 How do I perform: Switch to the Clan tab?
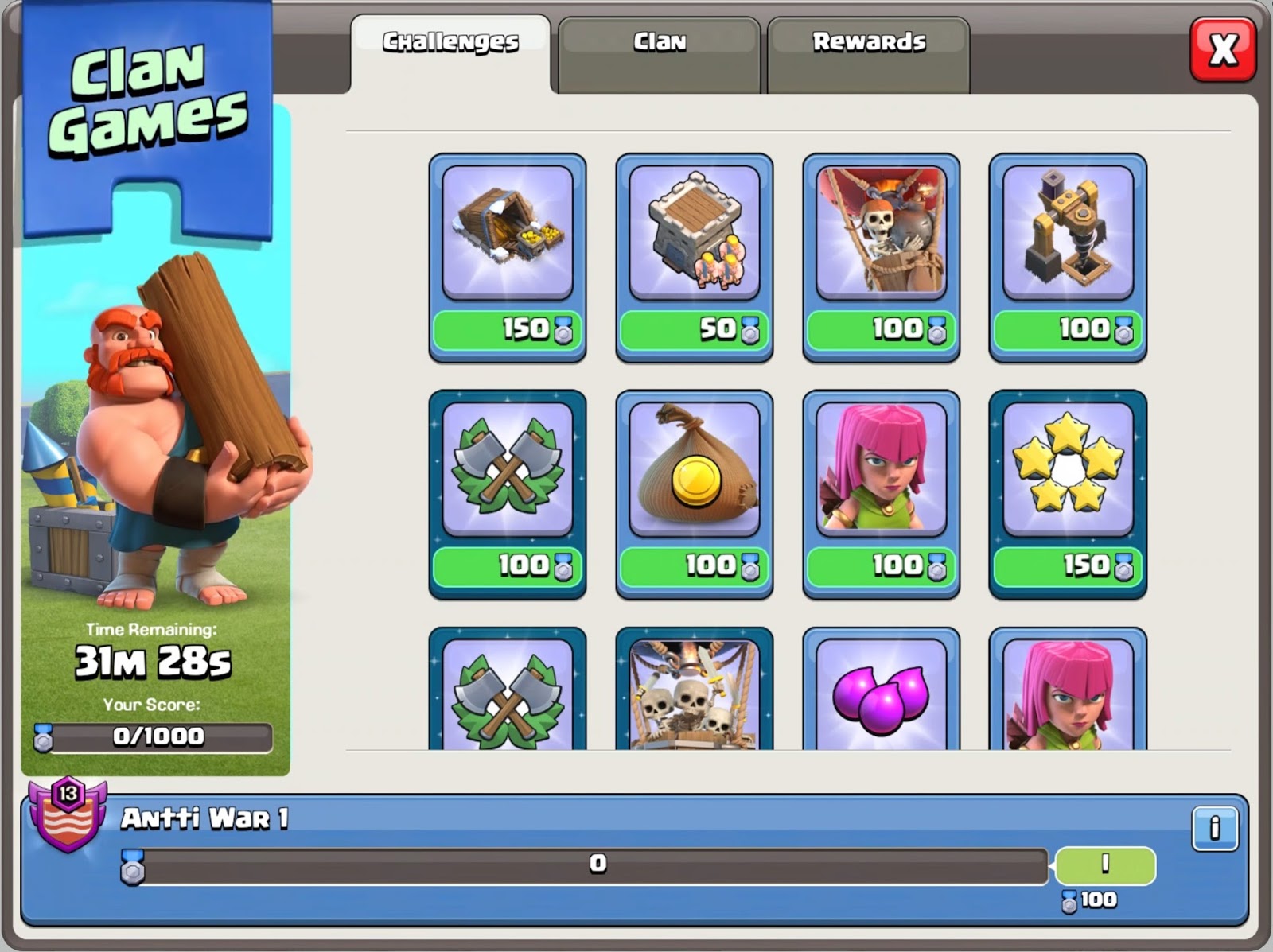(x=658, y=42)
